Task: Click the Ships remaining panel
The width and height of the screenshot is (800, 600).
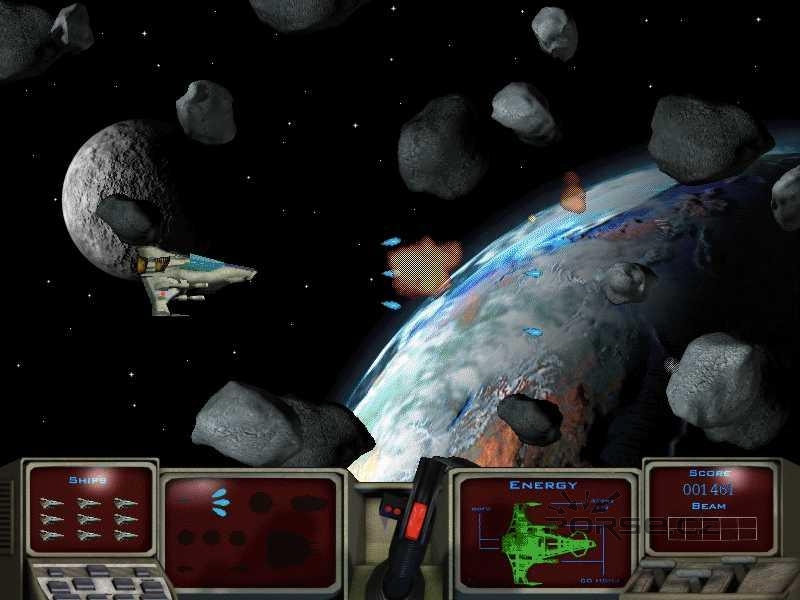Action: pyautogui.click(x=88, y=508)
